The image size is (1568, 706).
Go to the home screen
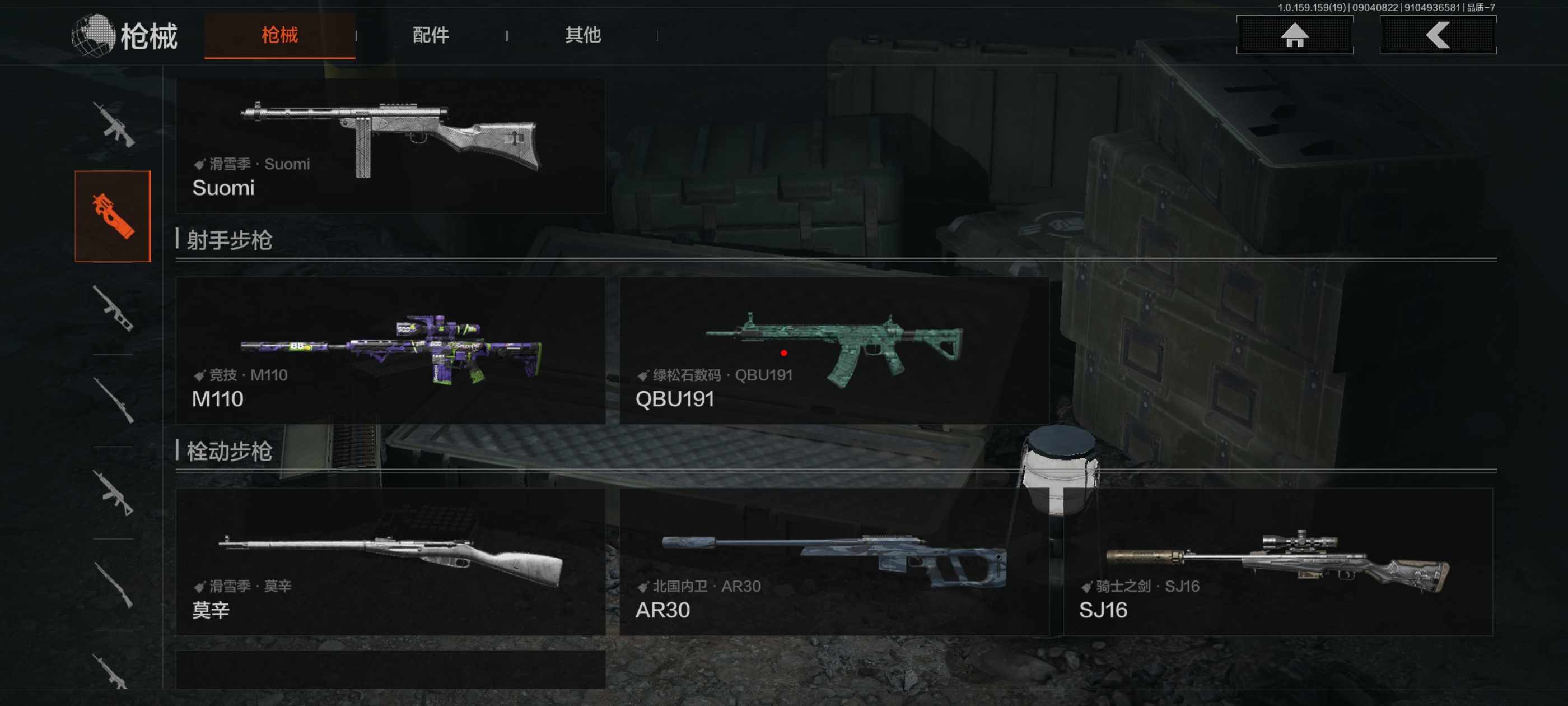tap(1294, 35)
